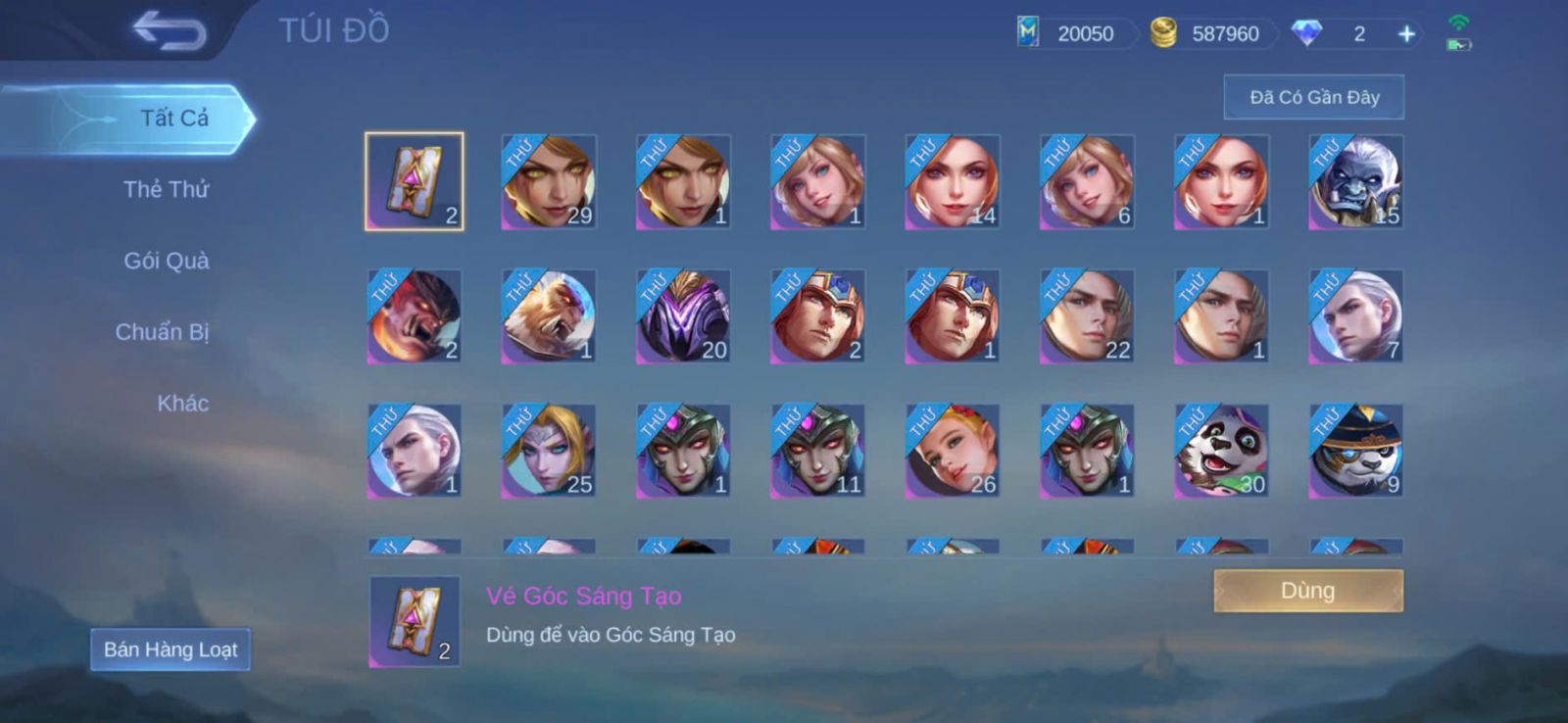Pick the flower-crowned girl card with 26
Image resolution: width=1568 pixels, height=723 pixels.
coord(953,451)
